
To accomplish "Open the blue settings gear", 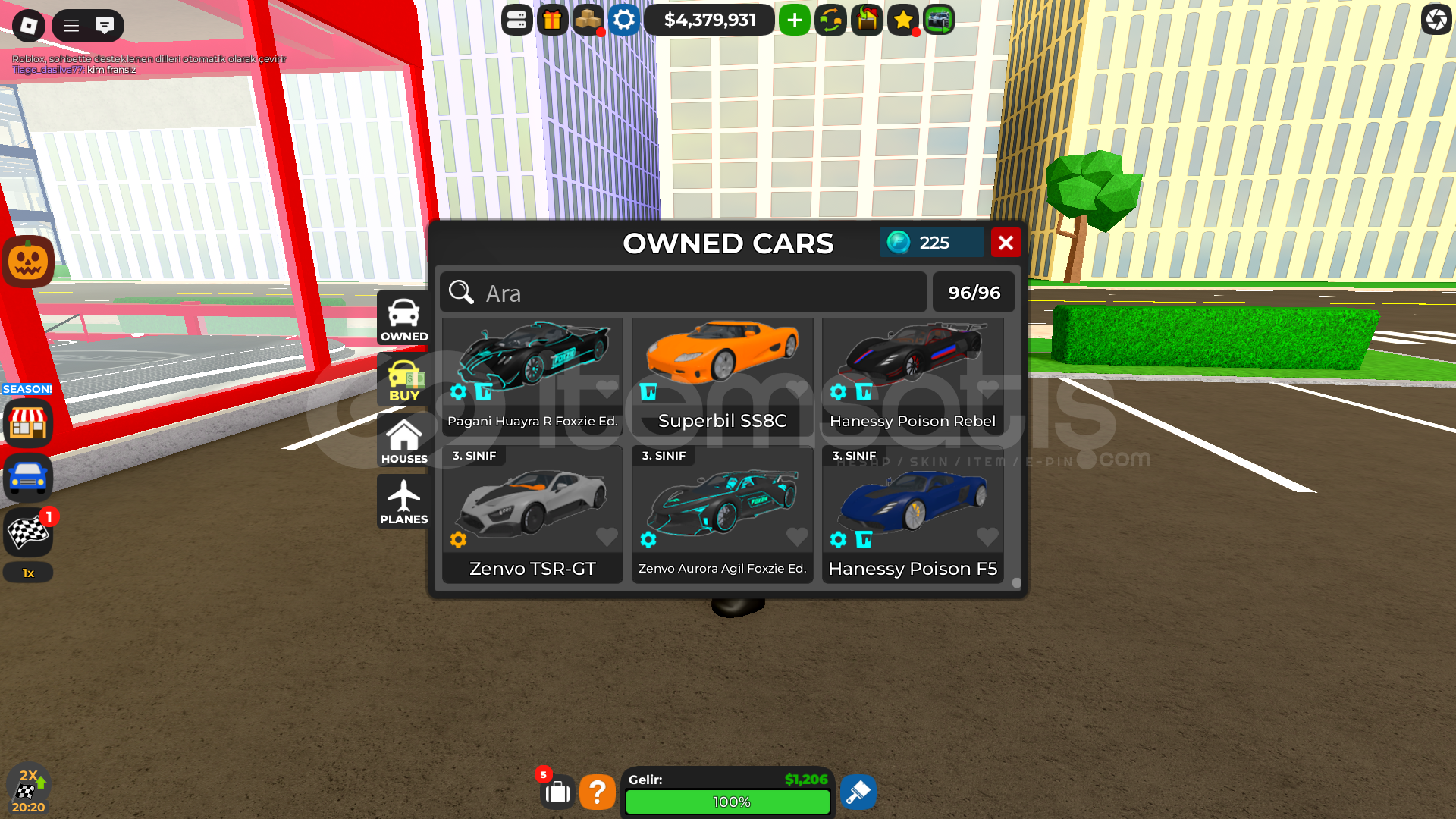I will (x=623, y=20).
